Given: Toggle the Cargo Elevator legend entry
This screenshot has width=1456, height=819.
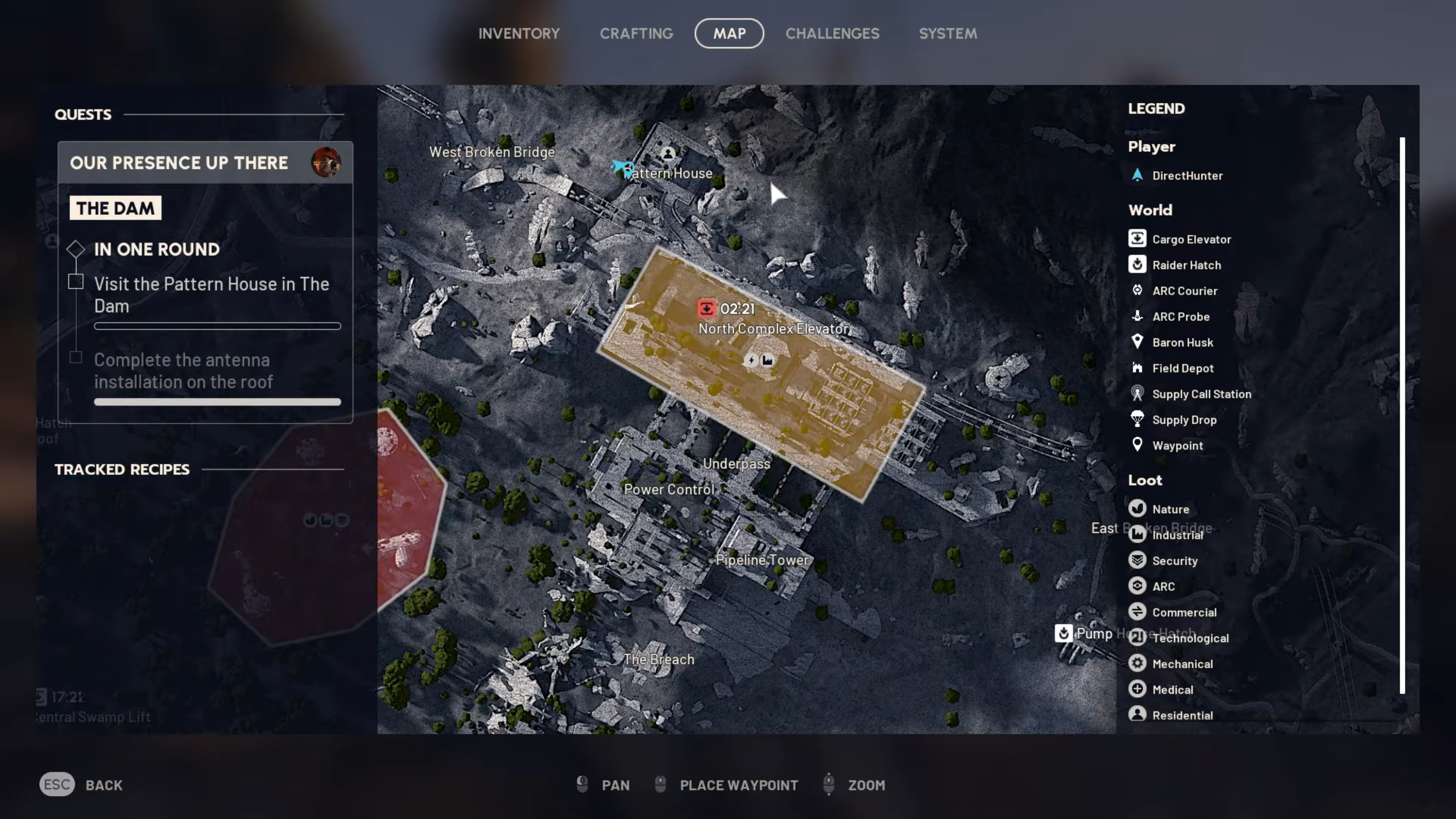Looking at the screenshot, I should [1191, 239].
